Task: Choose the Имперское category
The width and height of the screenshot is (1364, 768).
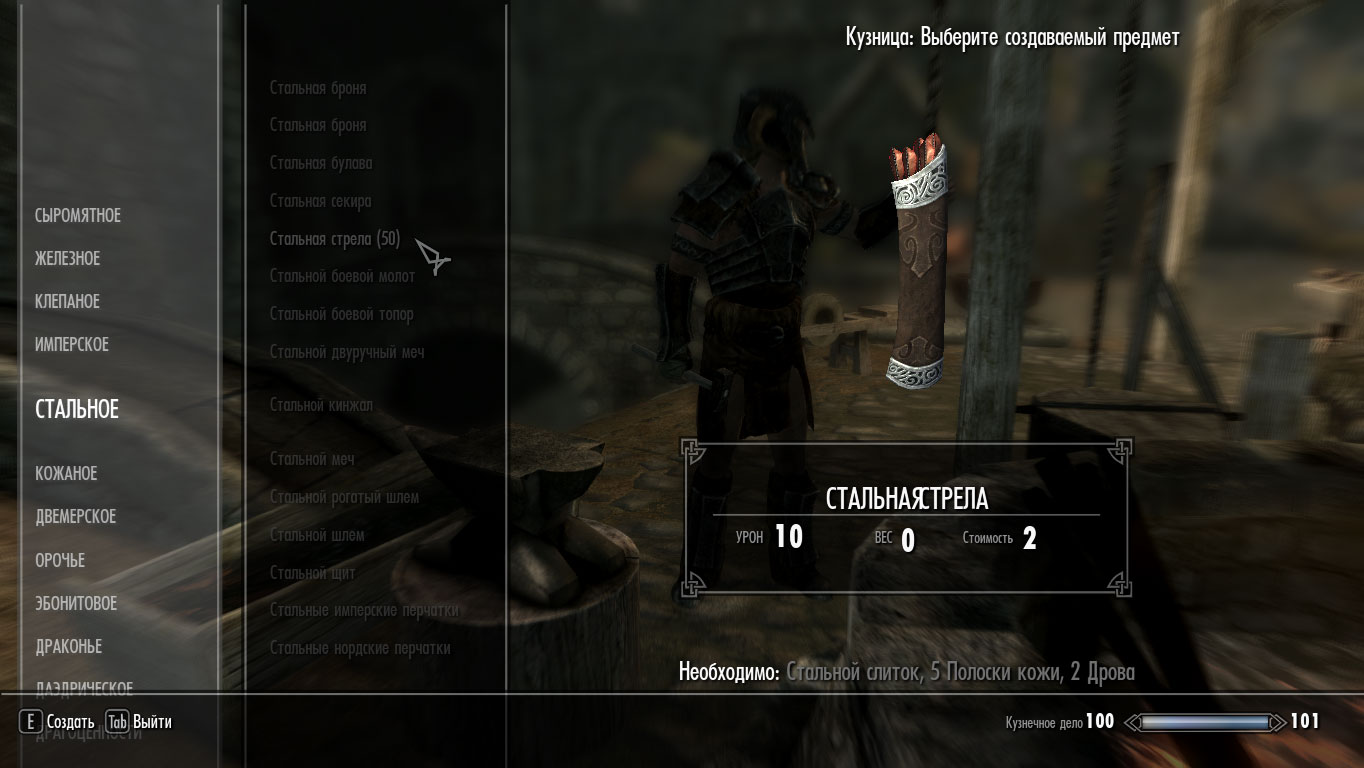Action: tap(71, 345)
